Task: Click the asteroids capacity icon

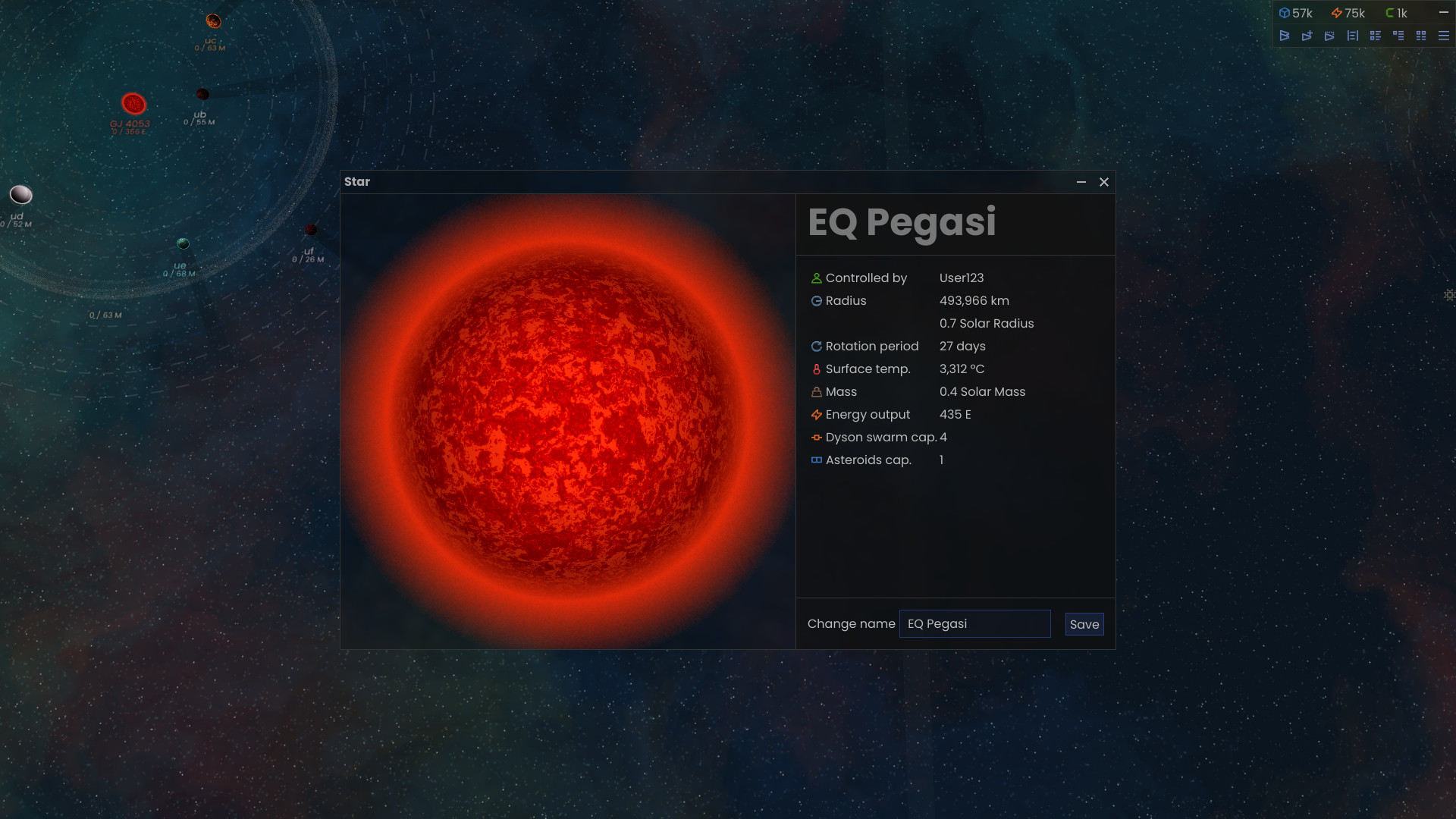Action: click(x=816, y=460)
